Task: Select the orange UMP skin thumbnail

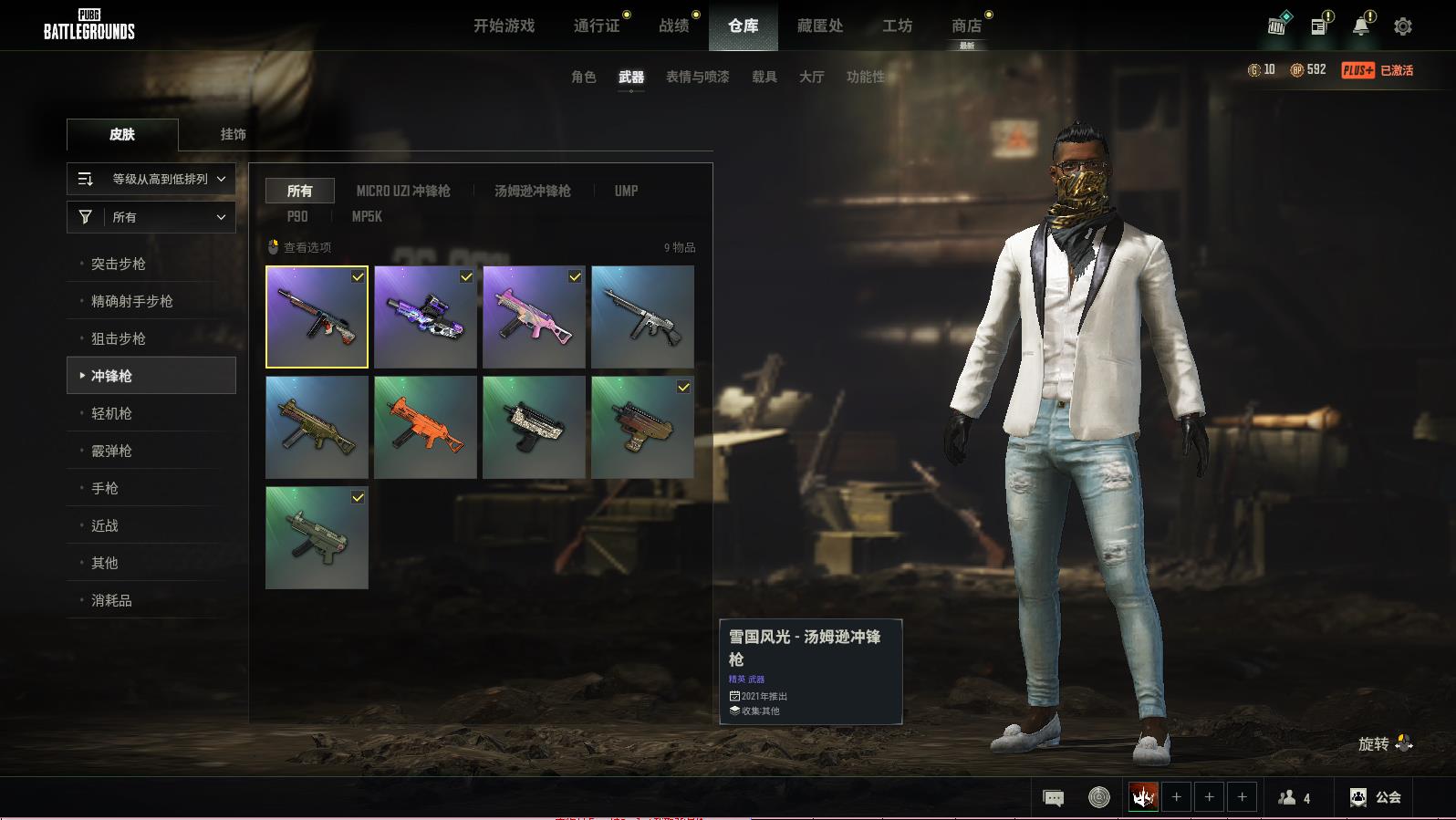Action: click(425, 427)
